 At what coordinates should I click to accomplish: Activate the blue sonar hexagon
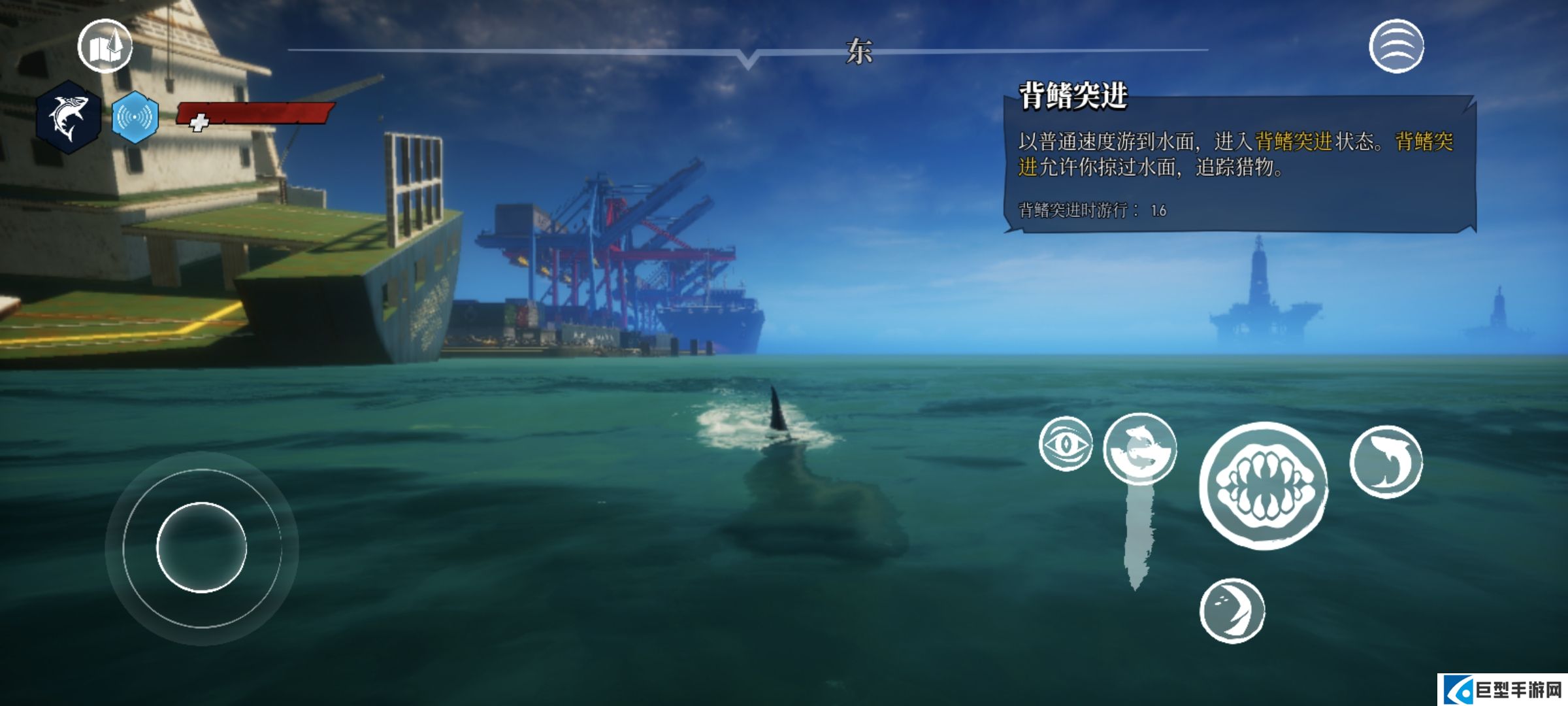[x=135, y=118]
